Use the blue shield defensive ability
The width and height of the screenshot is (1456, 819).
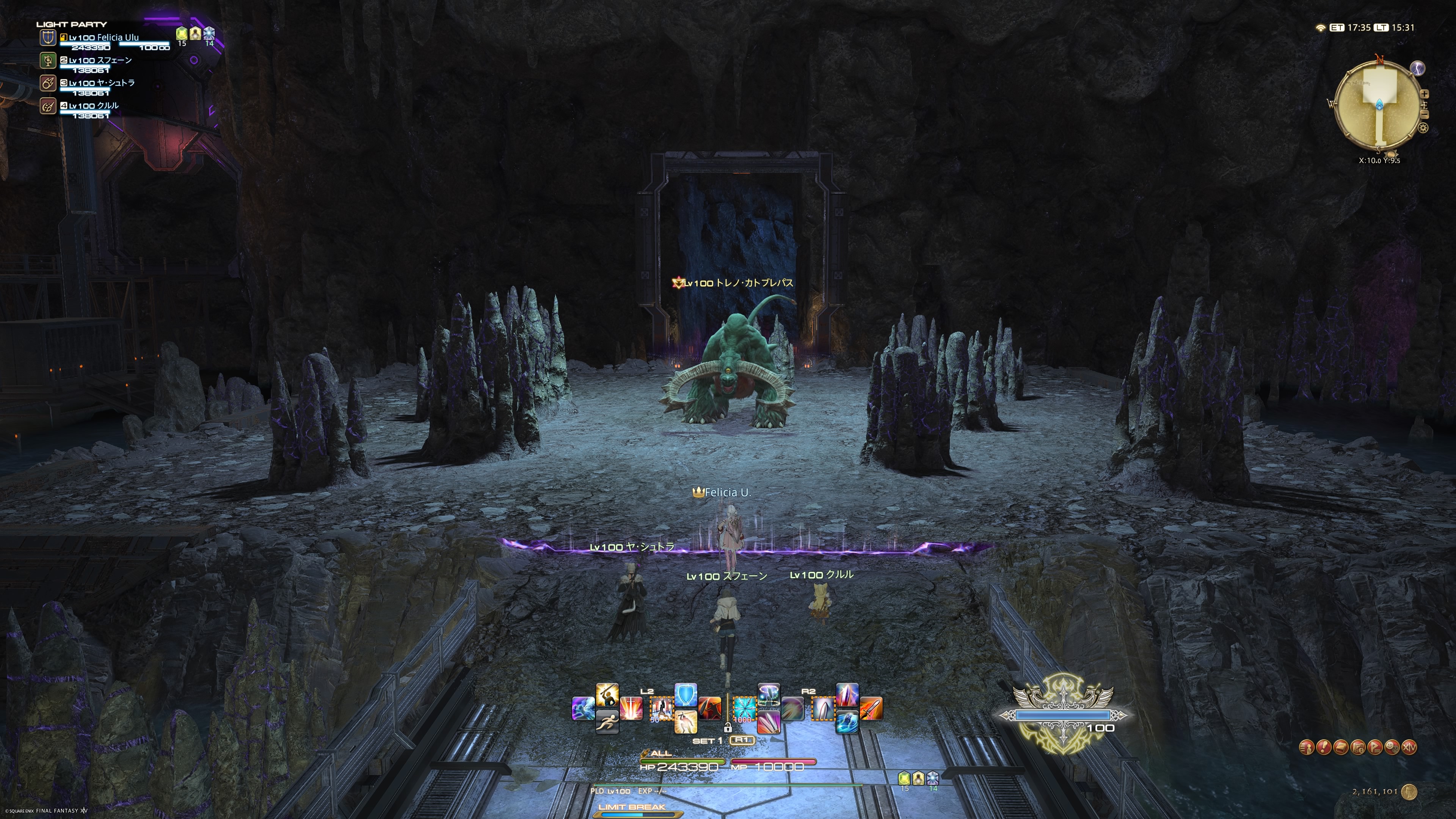click(686, 695)
